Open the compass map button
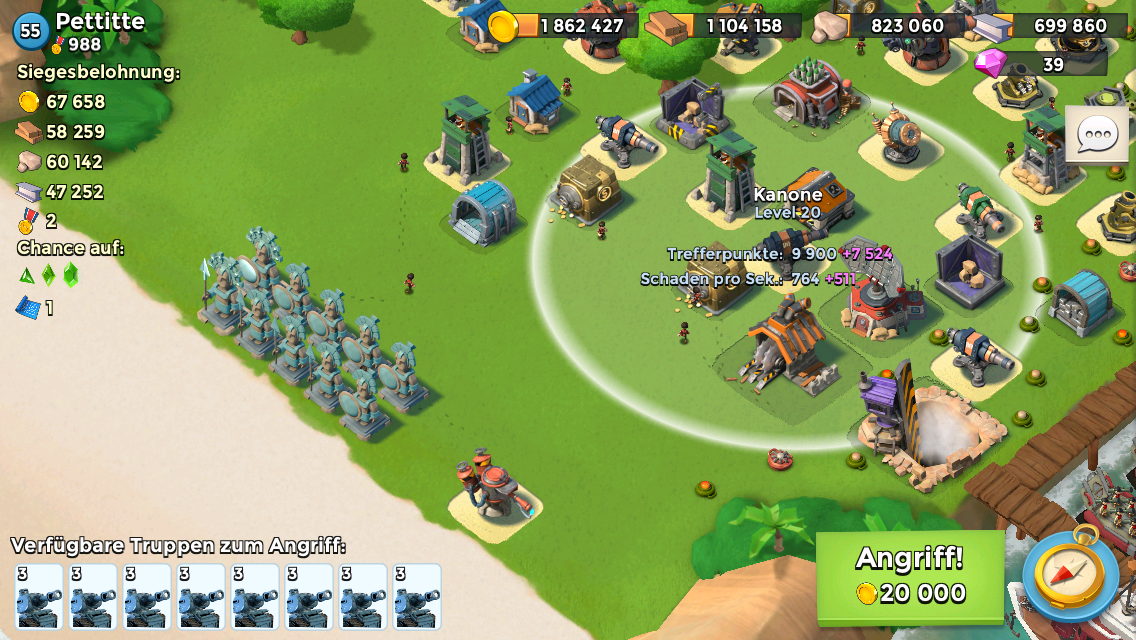The width and height of the screenshot is (1136, 640). click(x=1070, y=576)
